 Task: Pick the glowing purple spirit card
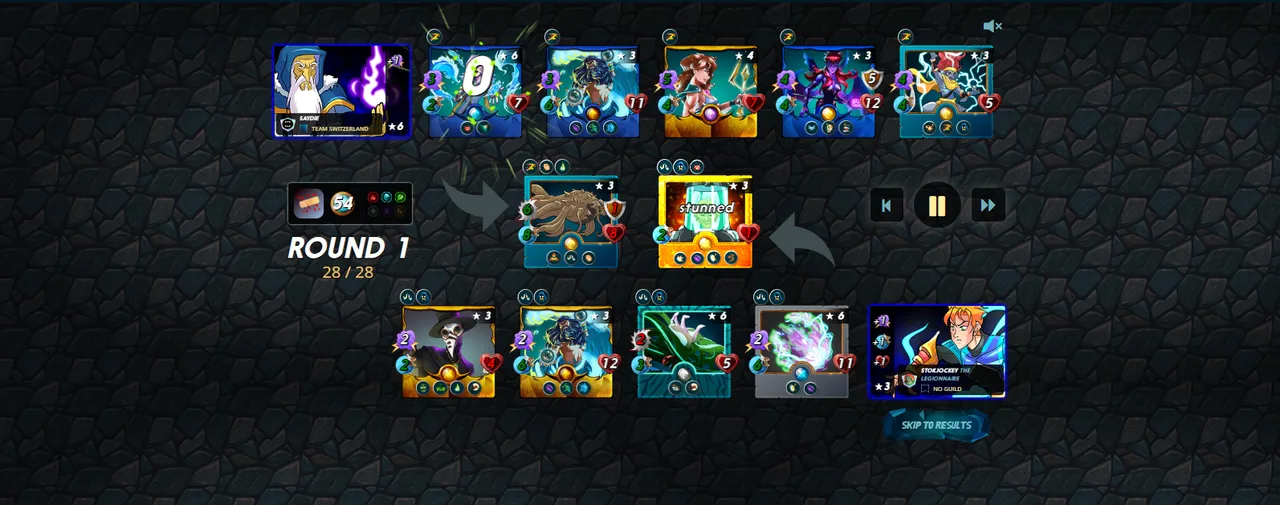click(802, 352)
